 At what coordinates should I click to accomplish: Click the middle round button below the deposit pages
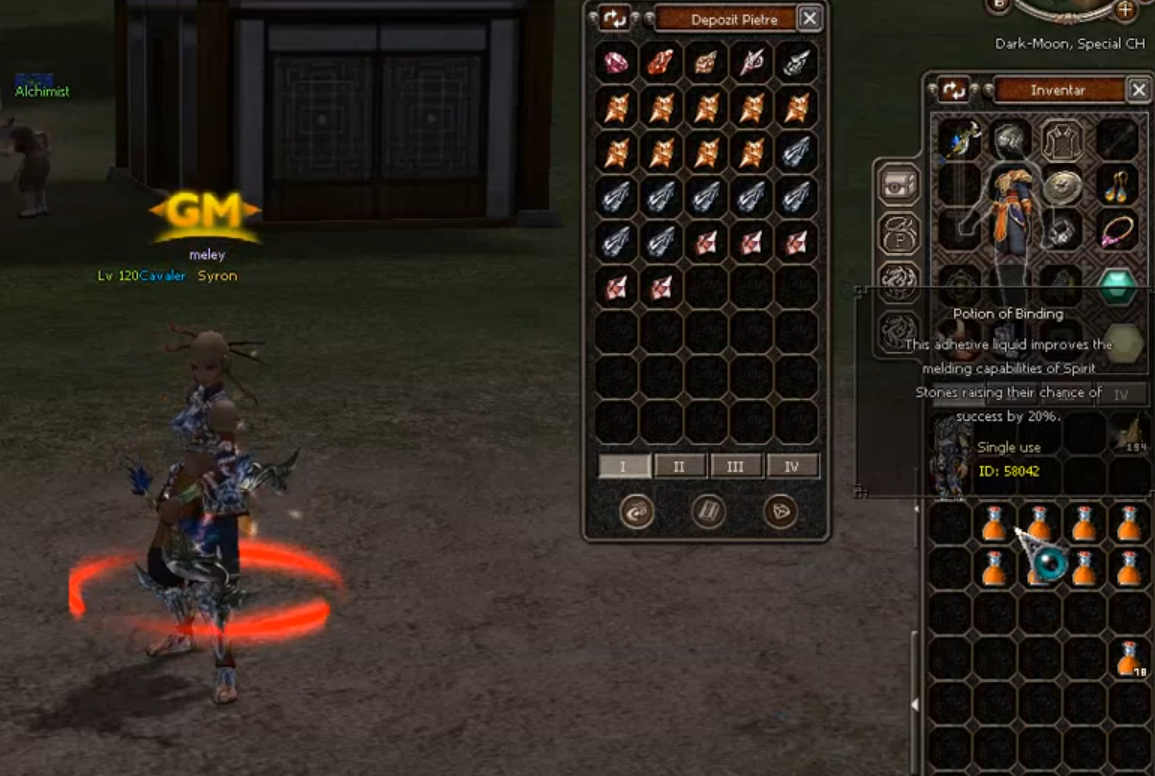pos(707,512)
